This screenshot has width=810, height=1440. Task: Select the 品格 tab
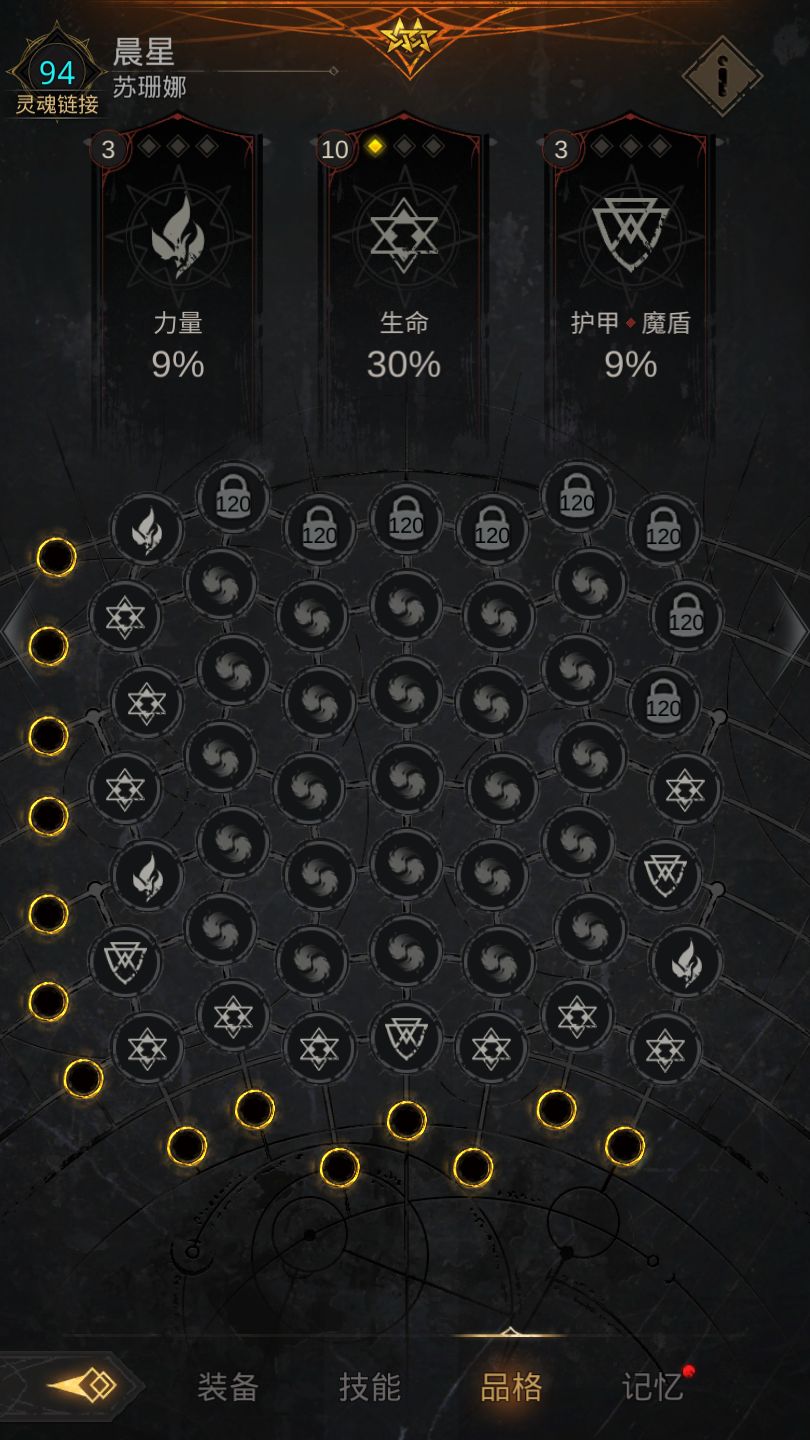pos(511,1387)
